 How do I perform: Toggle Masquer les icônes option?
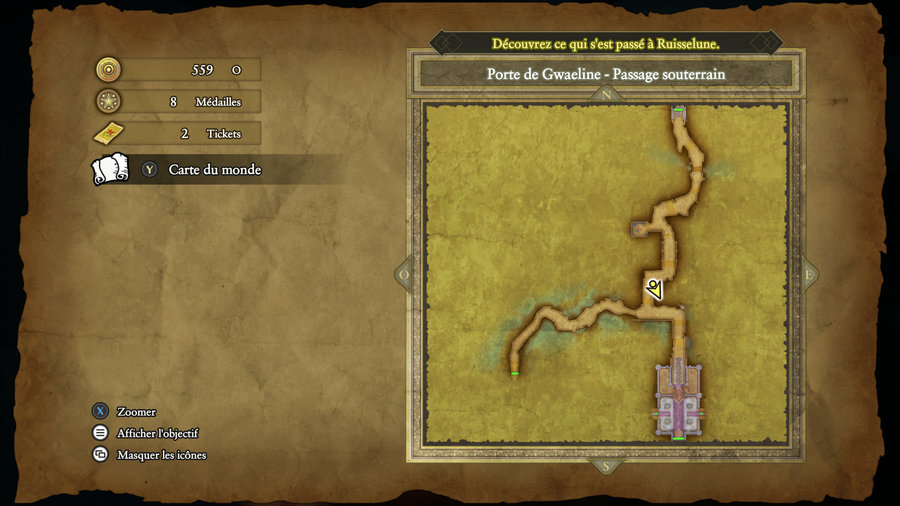[x=161, y=455]
